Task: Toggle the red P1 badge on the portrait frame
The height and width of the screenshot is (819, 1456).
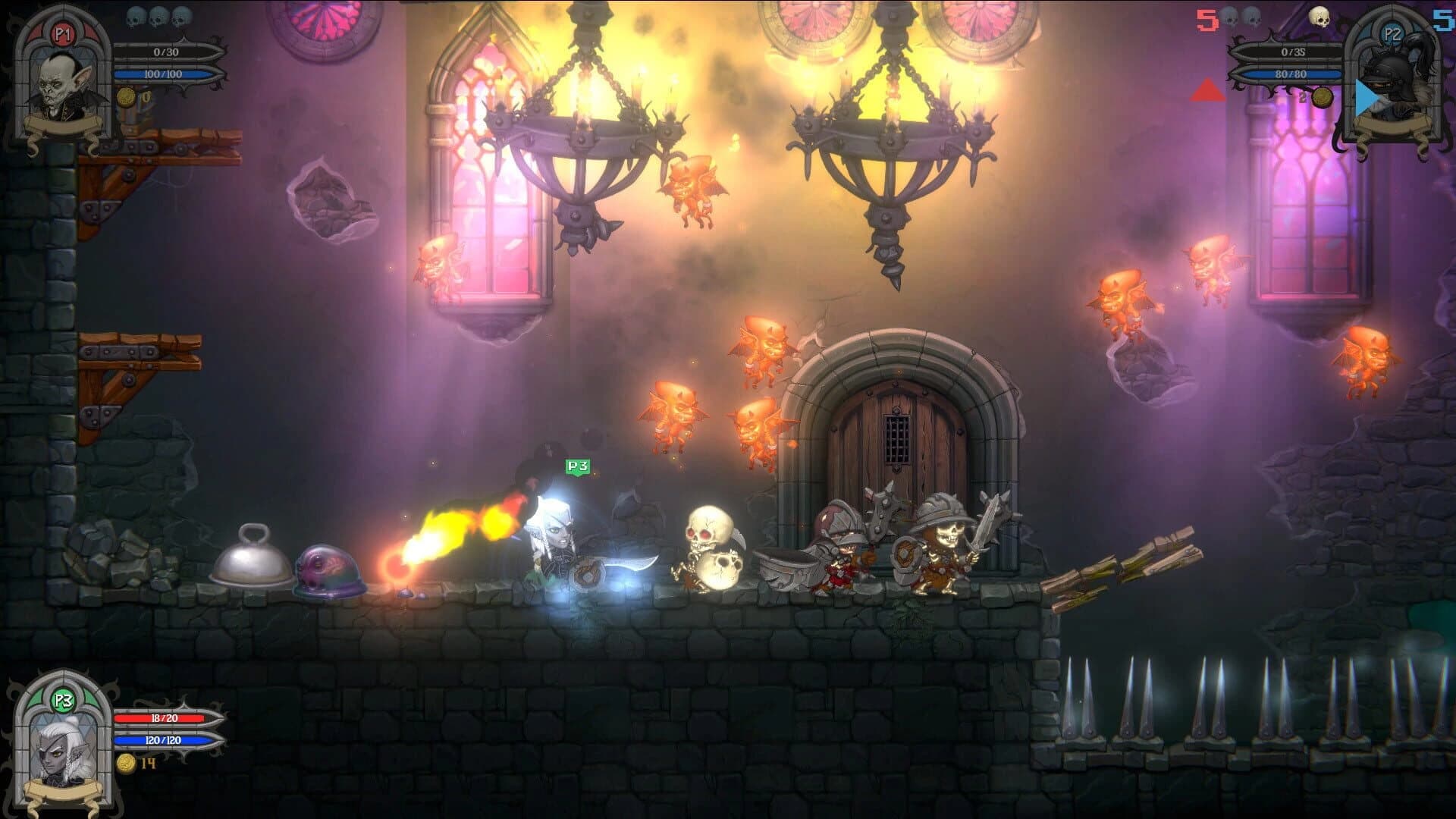Action: tap(64, 33)
